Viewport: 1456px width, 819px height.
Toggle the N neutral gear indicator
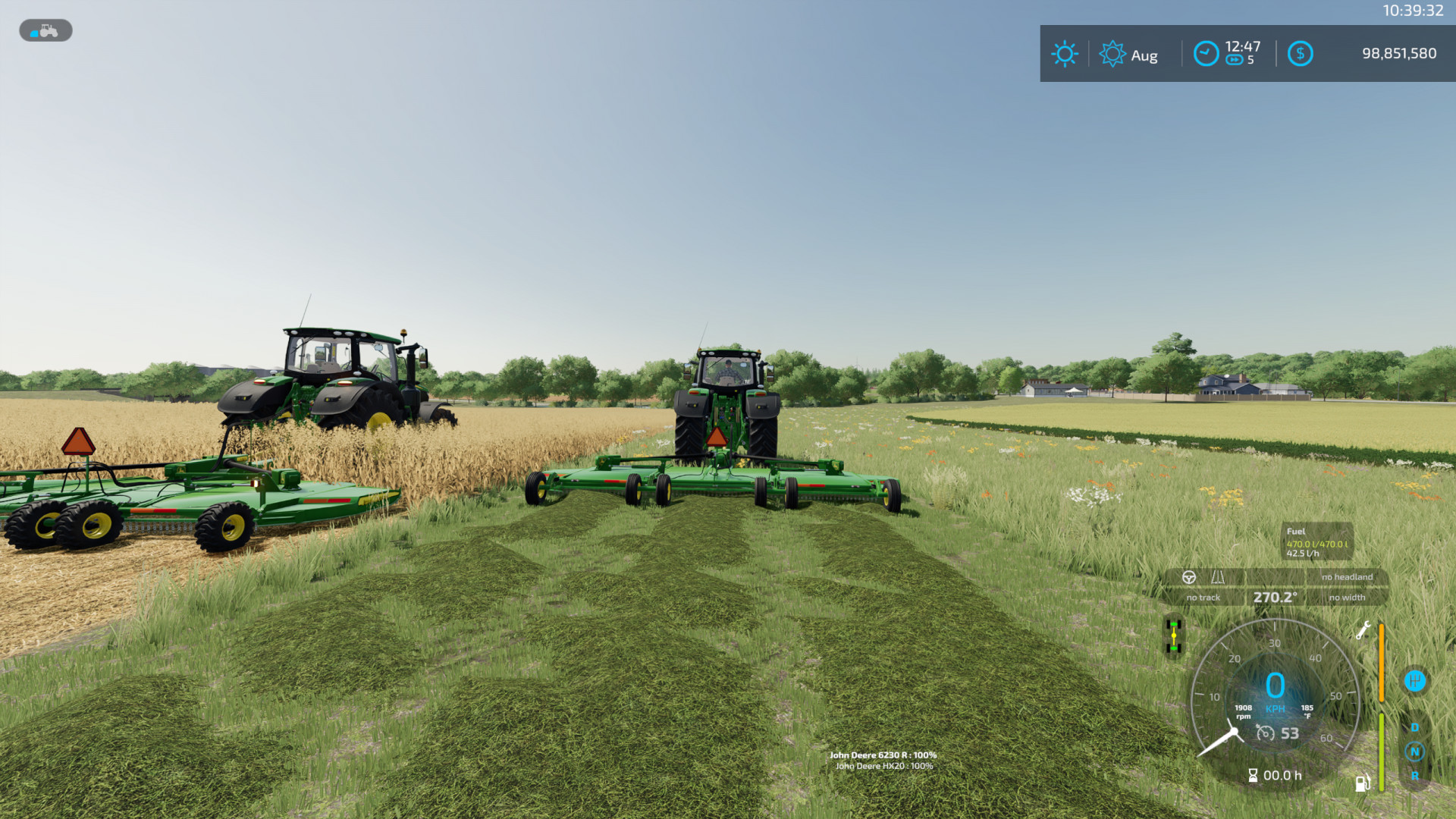1415,751
